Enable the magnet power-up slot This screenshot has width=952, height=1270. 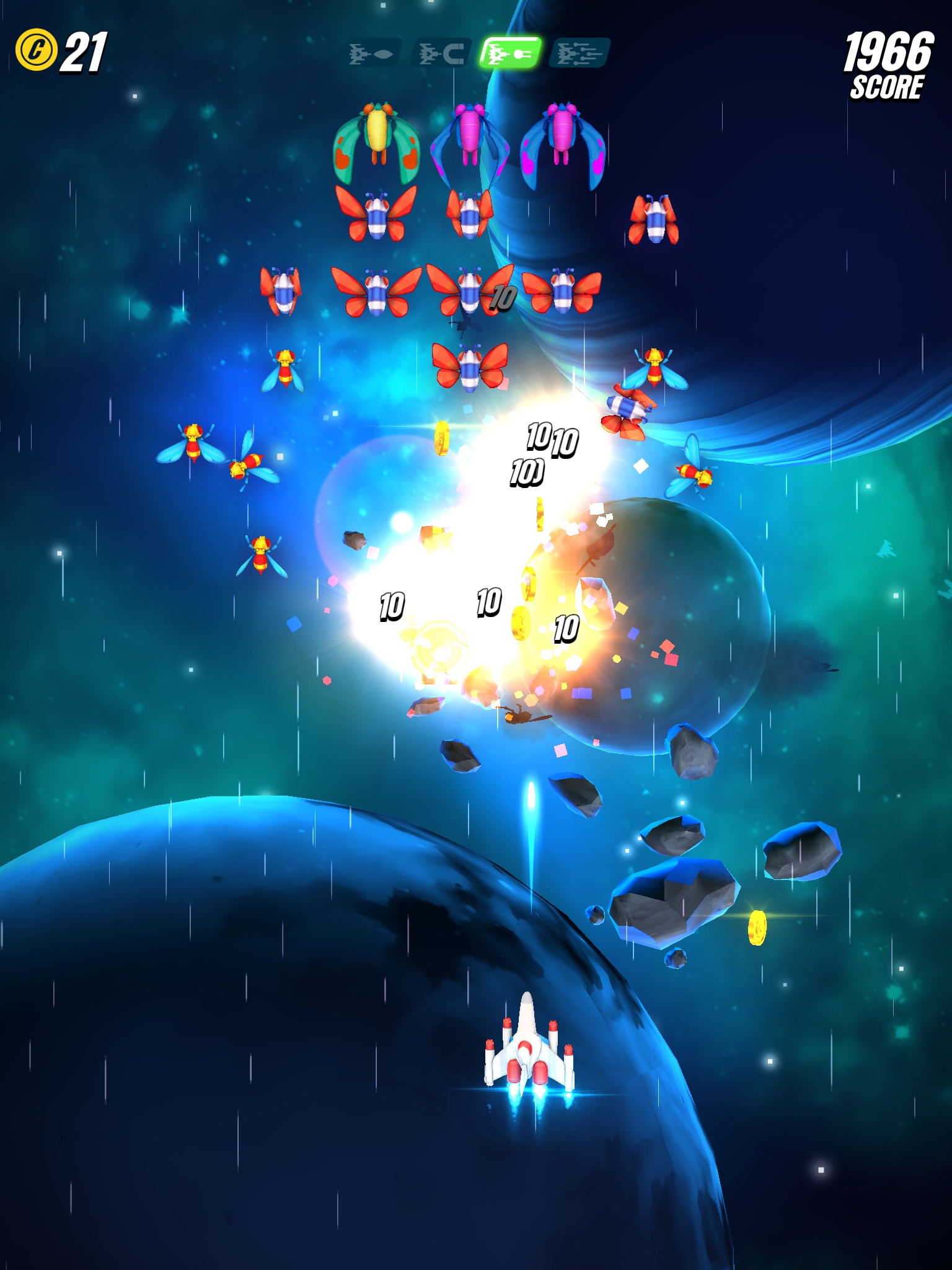click(x=441, y=53)
